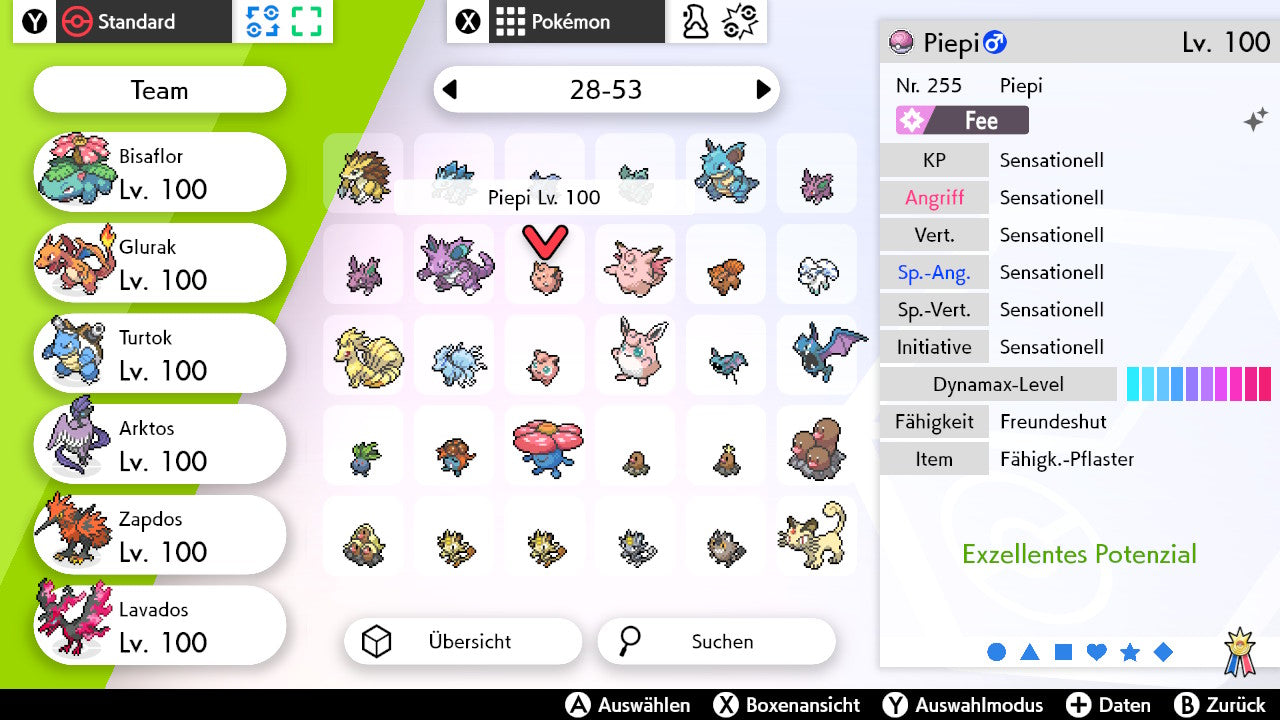Select Glurak in the team list

160,262
